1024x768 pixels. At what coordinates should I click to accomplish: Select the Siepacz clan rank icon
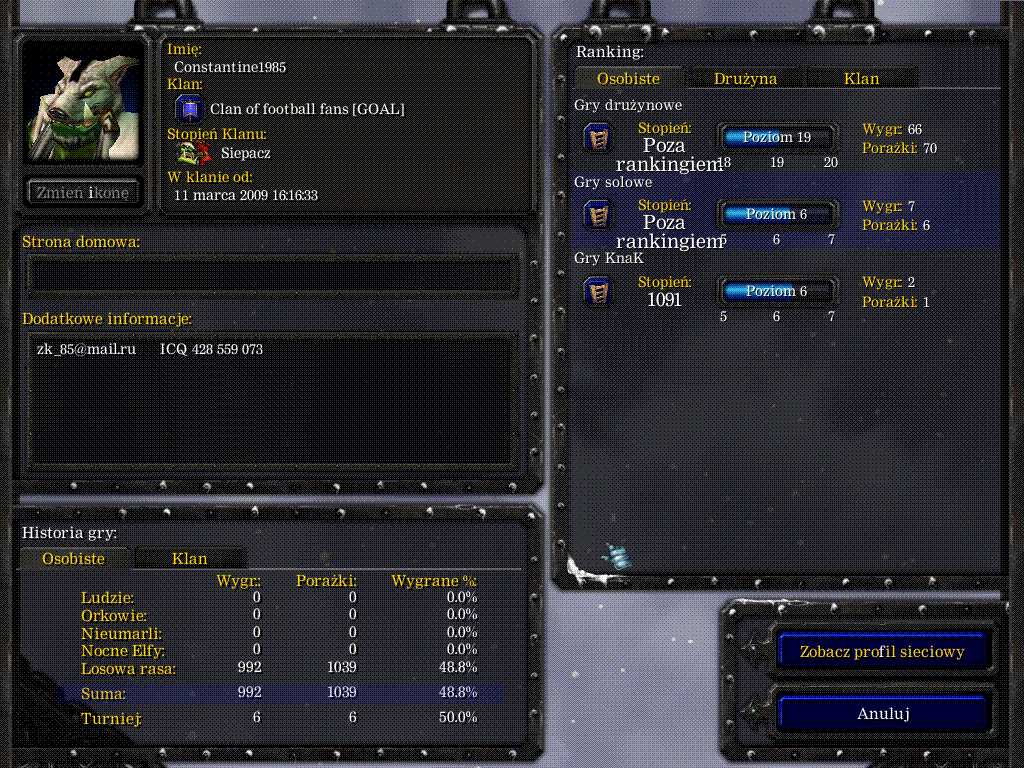click(x=193, y=153)
